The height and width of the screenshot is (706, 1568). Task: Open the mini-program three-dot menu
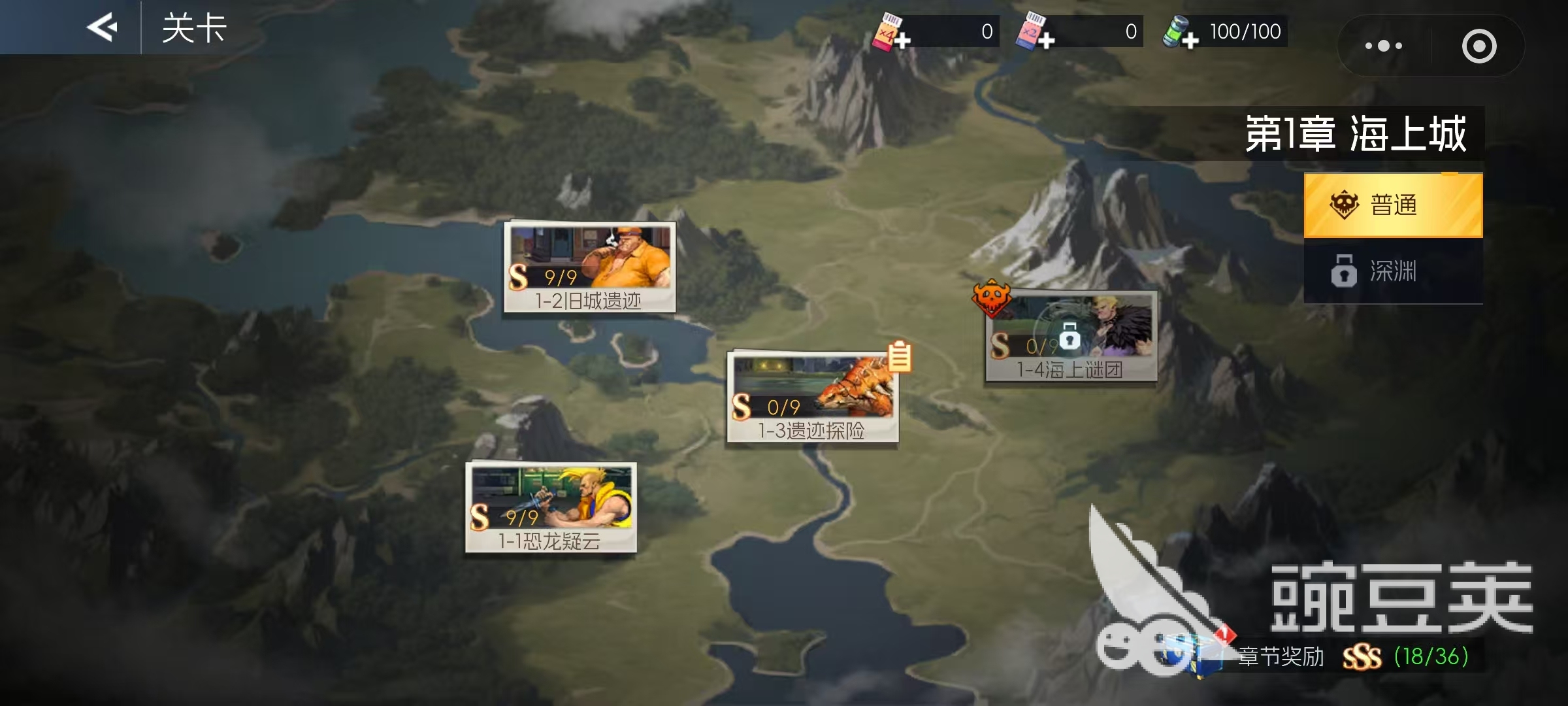point(1383,46)
